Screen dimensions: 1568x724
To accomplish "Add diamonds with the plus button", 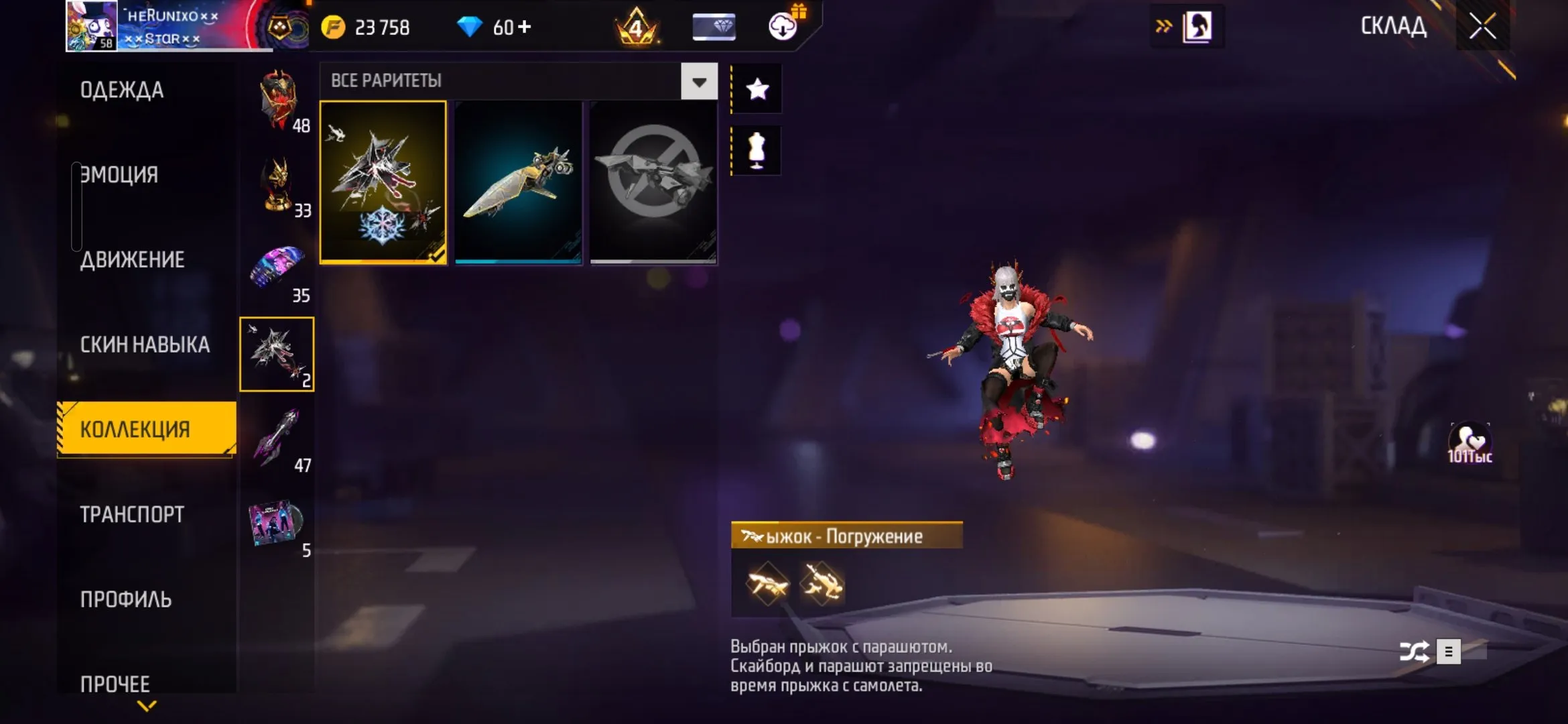I will click(525, 27).
